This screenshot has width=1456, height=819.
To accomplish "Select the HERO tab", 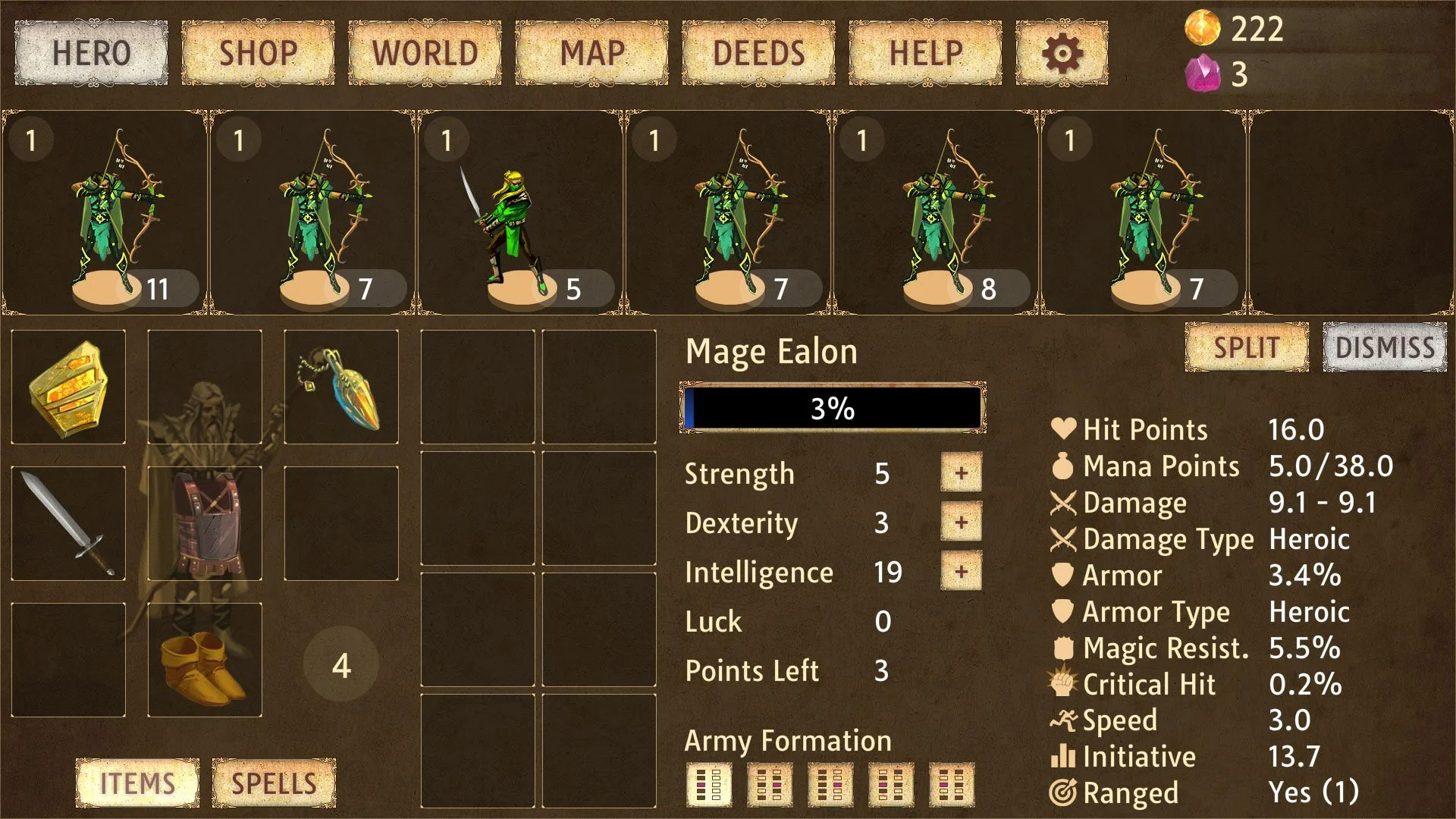I will tap(91, 53).
